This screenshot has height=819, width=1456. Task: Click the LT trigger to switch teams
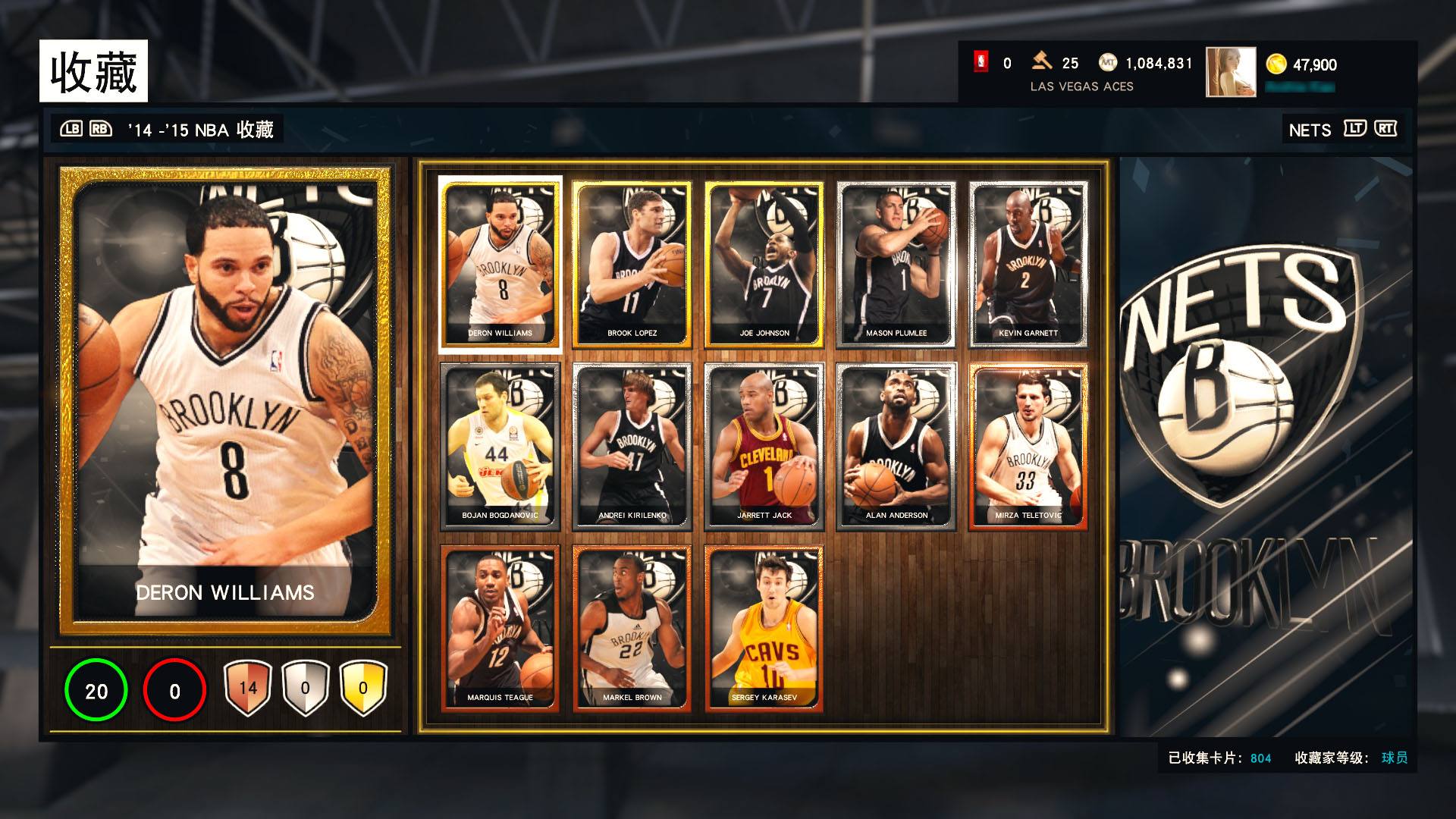pyautogui.click(x=1357, y=129)
